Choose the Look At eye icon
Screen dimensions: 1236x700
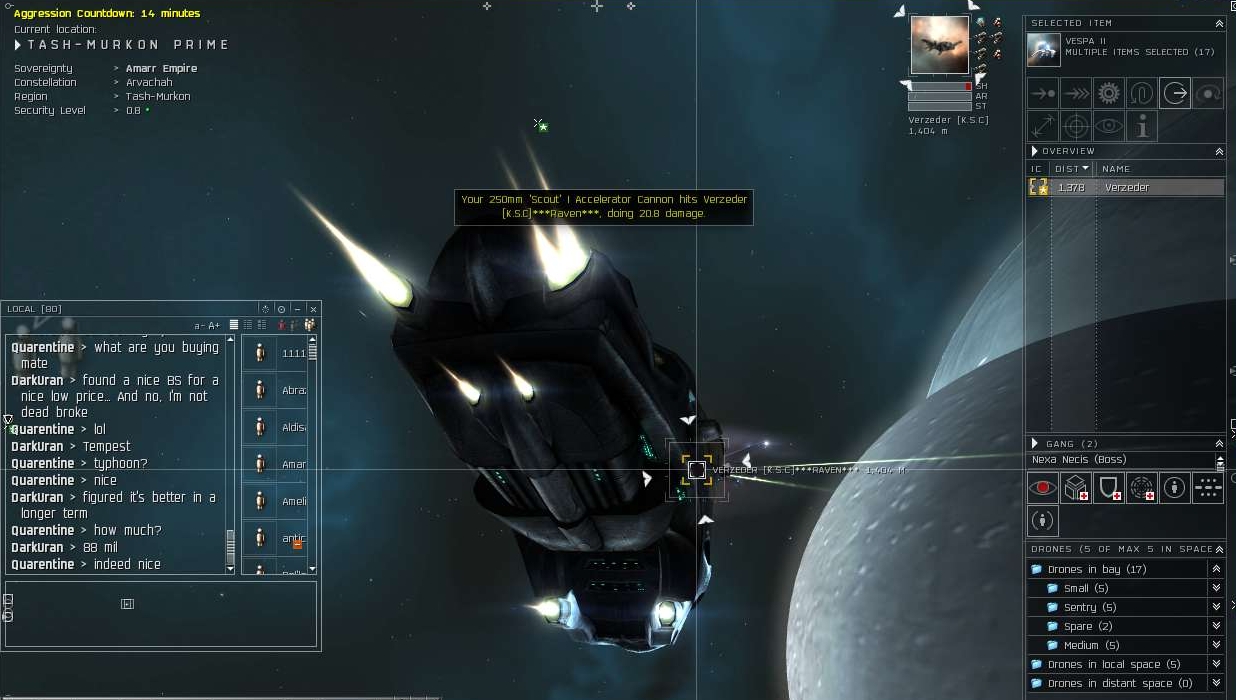[1108, 126]
